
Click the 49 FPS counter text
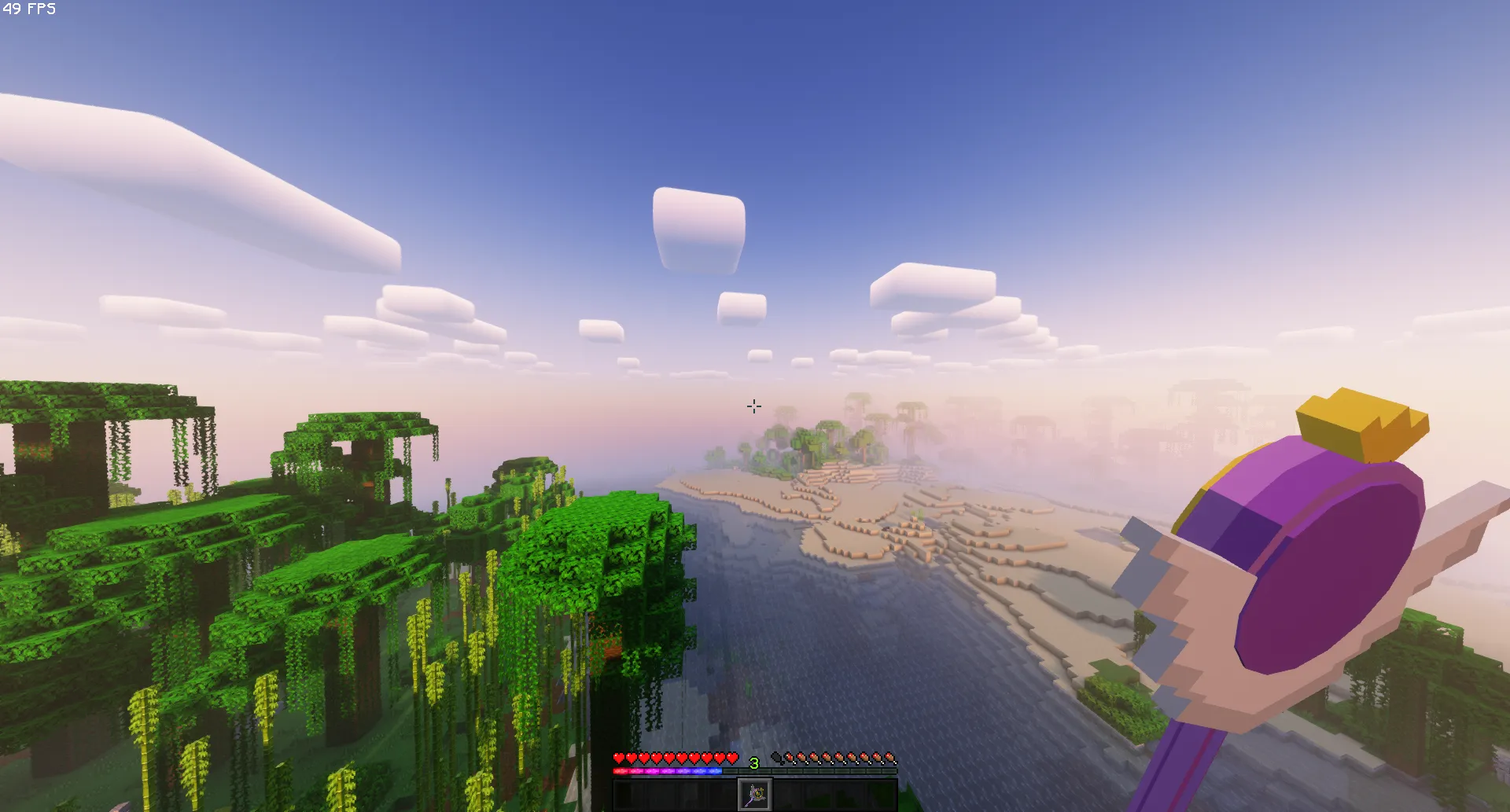[x=28, y=9]
